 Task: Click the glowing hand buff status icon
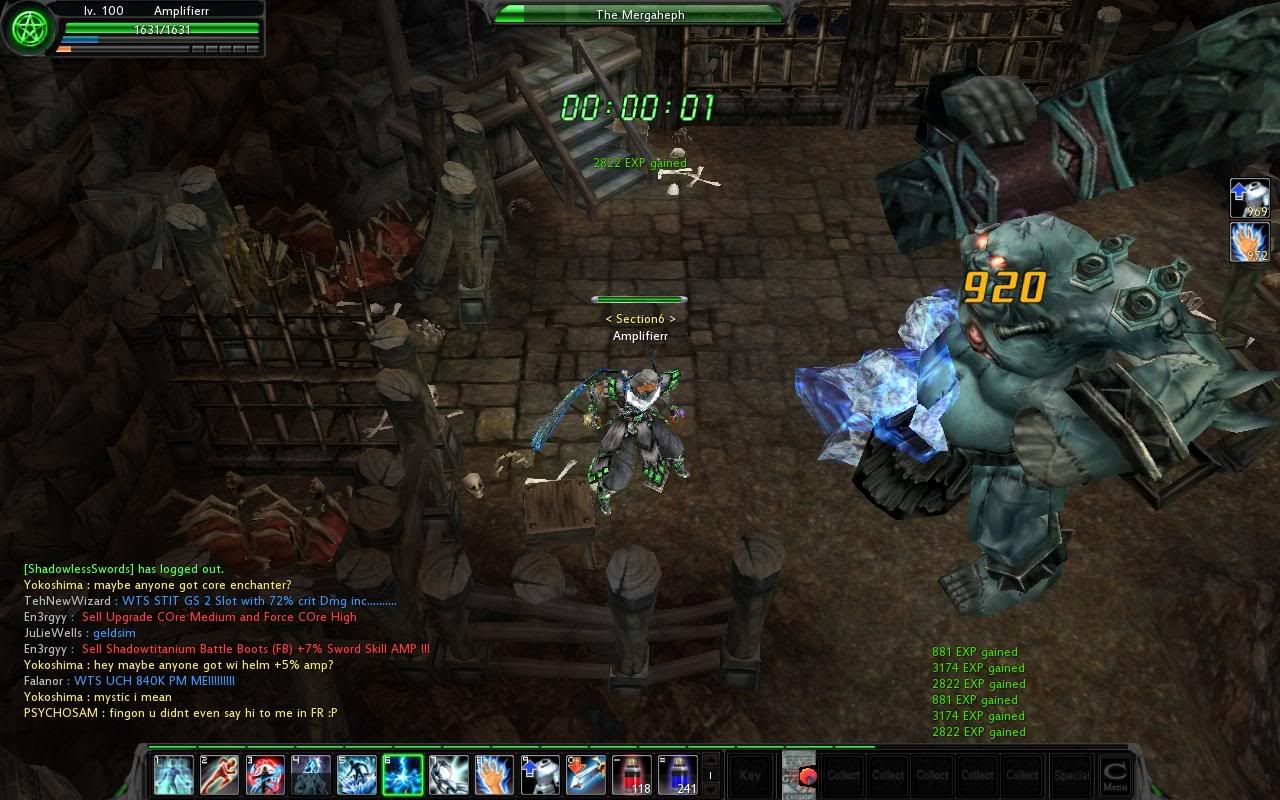(x=1250, y=242)
